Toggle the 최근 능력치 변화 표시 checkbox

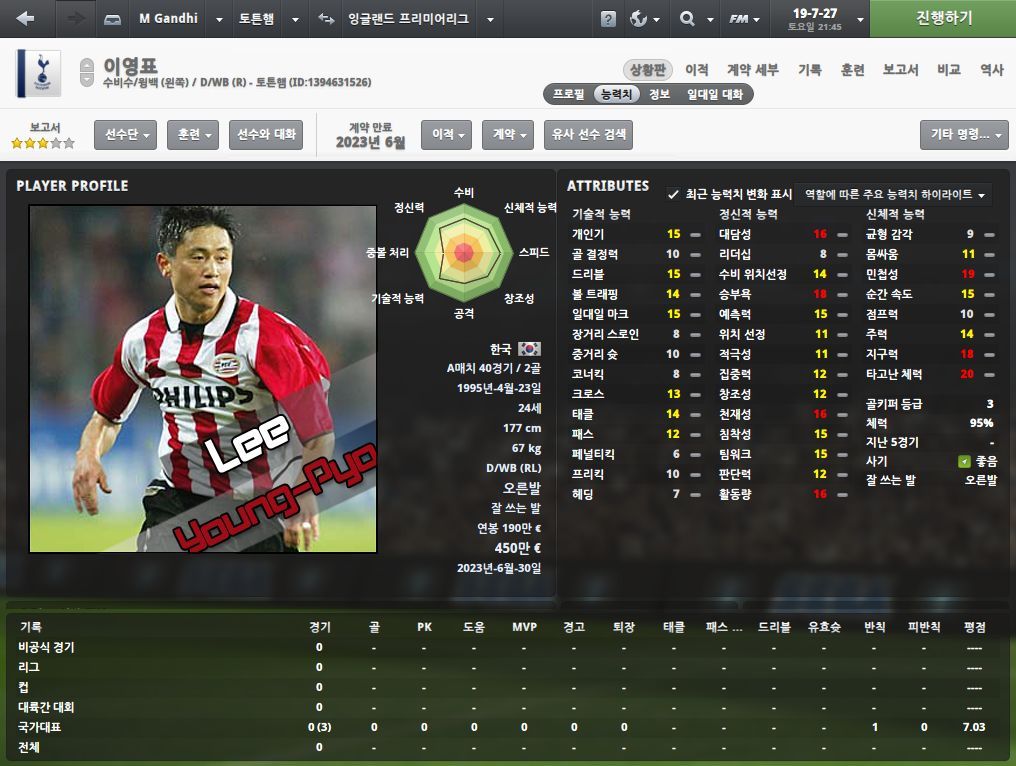(x=673, y=194)
